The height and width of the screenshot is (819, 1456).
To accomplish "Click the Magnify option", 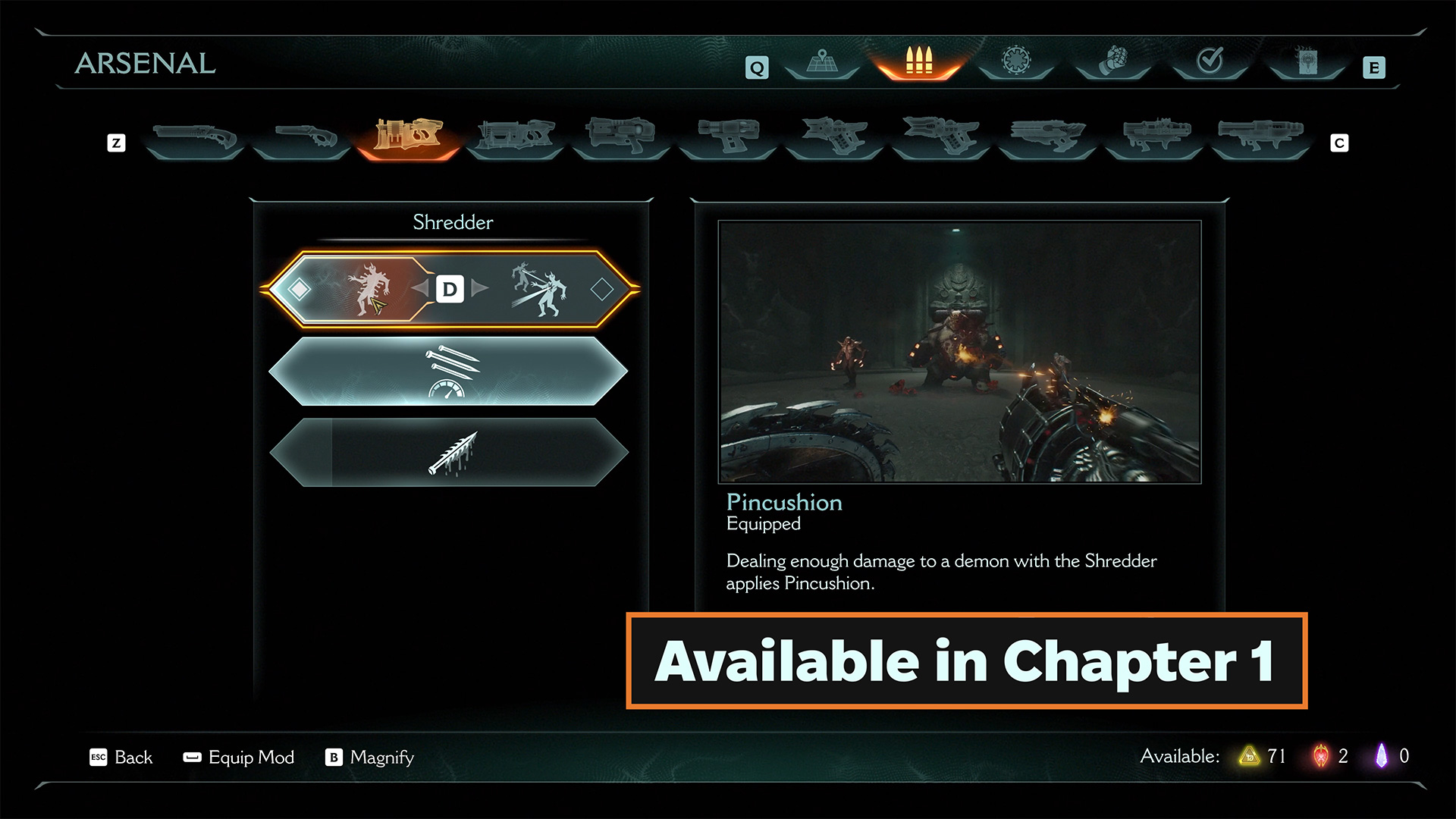I will (x=370, y=758).
